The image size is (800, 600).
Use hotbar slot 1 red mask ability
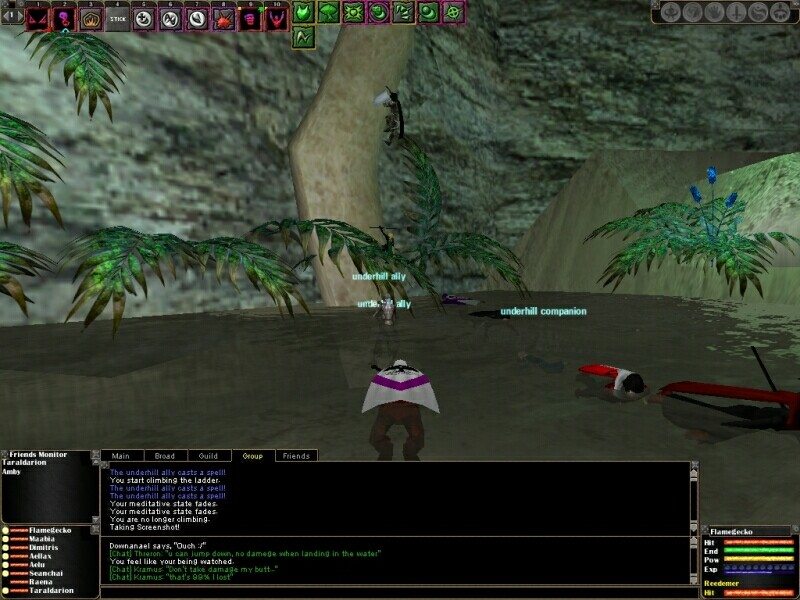pos(38,19)
